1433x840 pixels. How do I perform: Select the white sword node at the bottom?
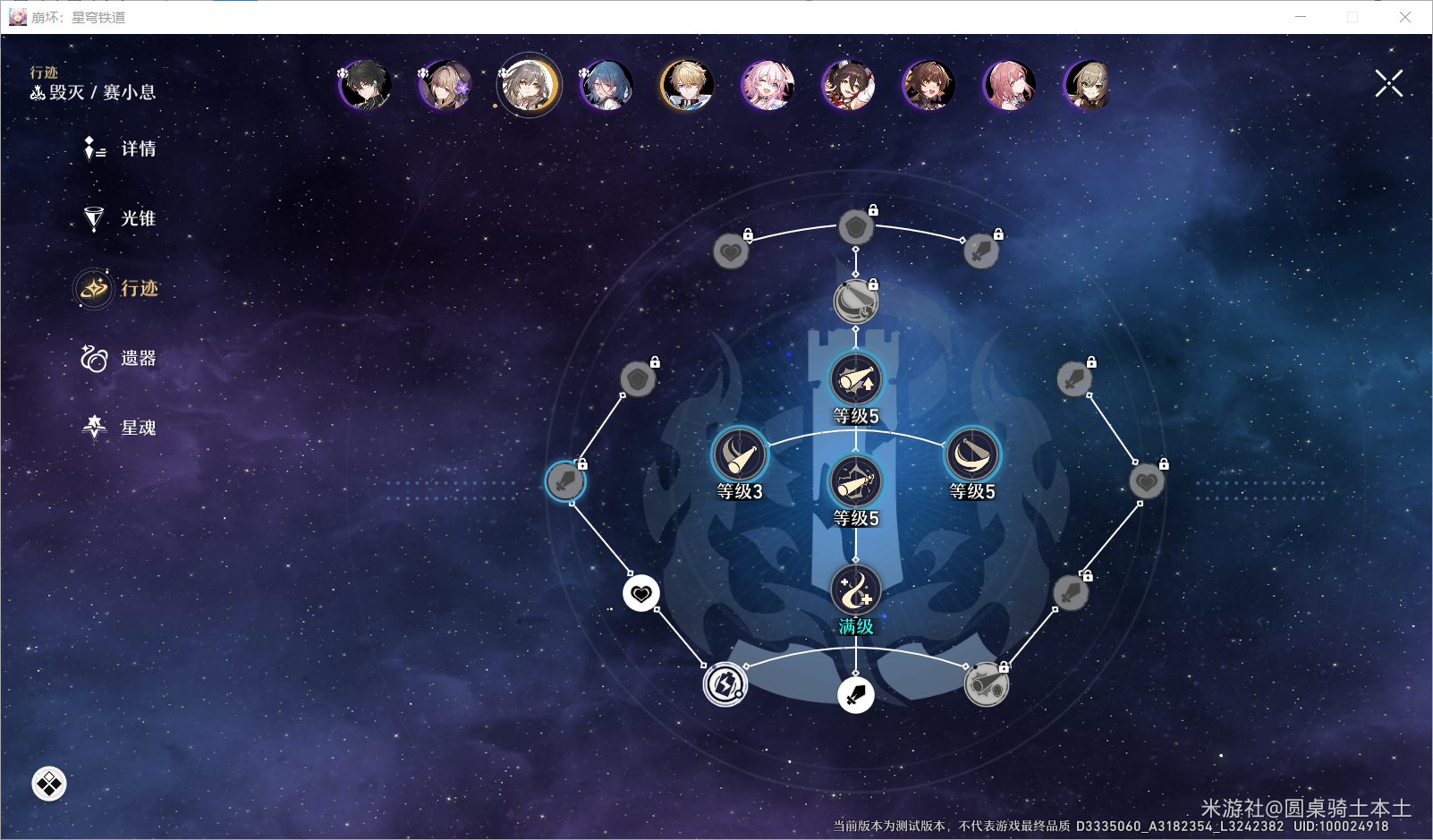click(x=856, y=694)
